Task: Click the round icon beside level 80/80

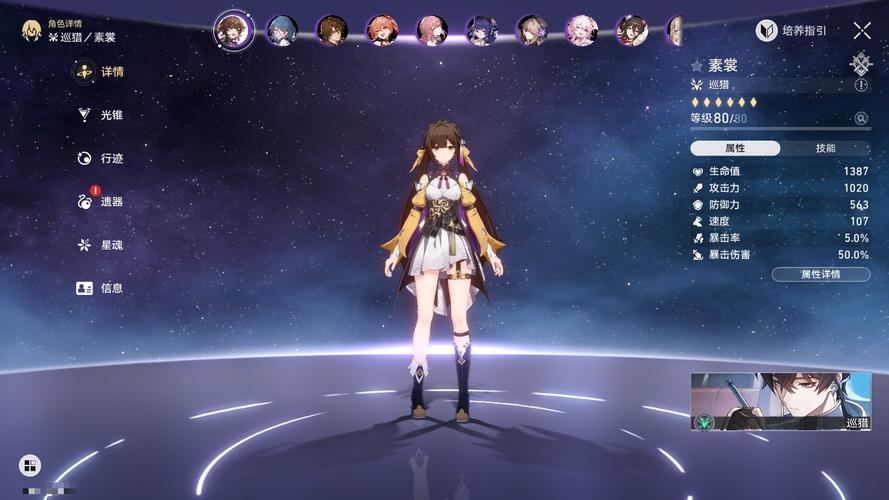Action: coord(861,119)
